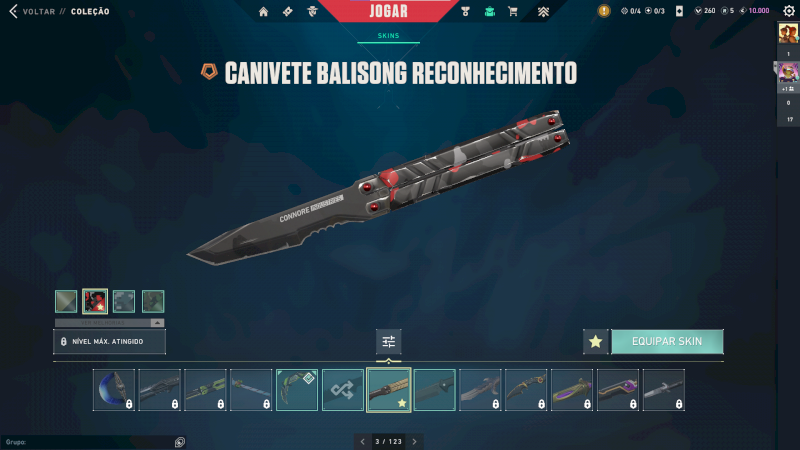This screenshot has width=800, height=450.
Task: Select the blue curved blade skin thumbnail
Action: pyautogui.click(x=114, y=390)
